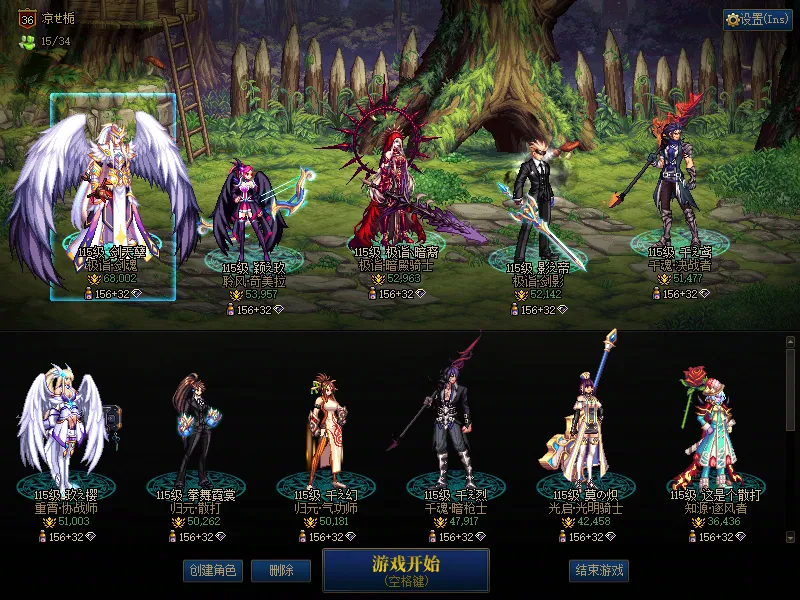Exit via the 结束游戏 button
Viewport: 800px width, 600px height.
[599, 570]
